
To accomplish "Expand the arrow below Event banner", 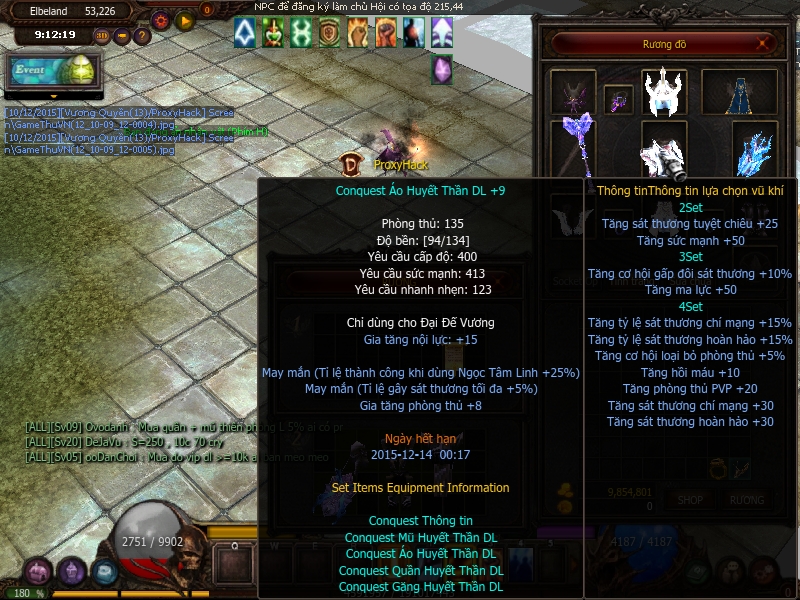I will (52, 97).
